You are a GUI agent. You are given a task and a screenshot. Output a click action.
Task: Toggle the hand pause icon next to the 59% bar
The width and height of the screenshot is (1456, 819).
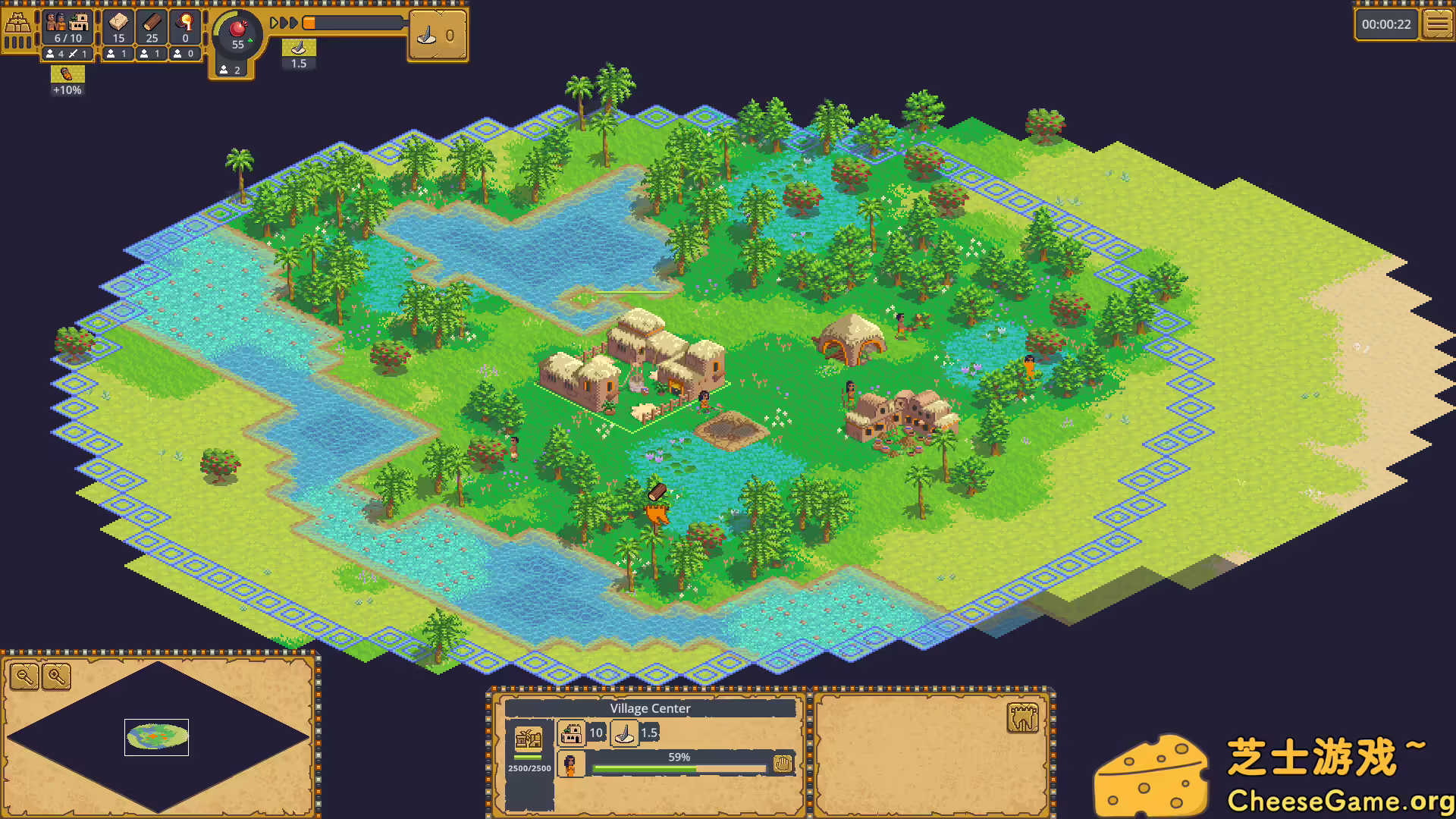pos(783,765)
